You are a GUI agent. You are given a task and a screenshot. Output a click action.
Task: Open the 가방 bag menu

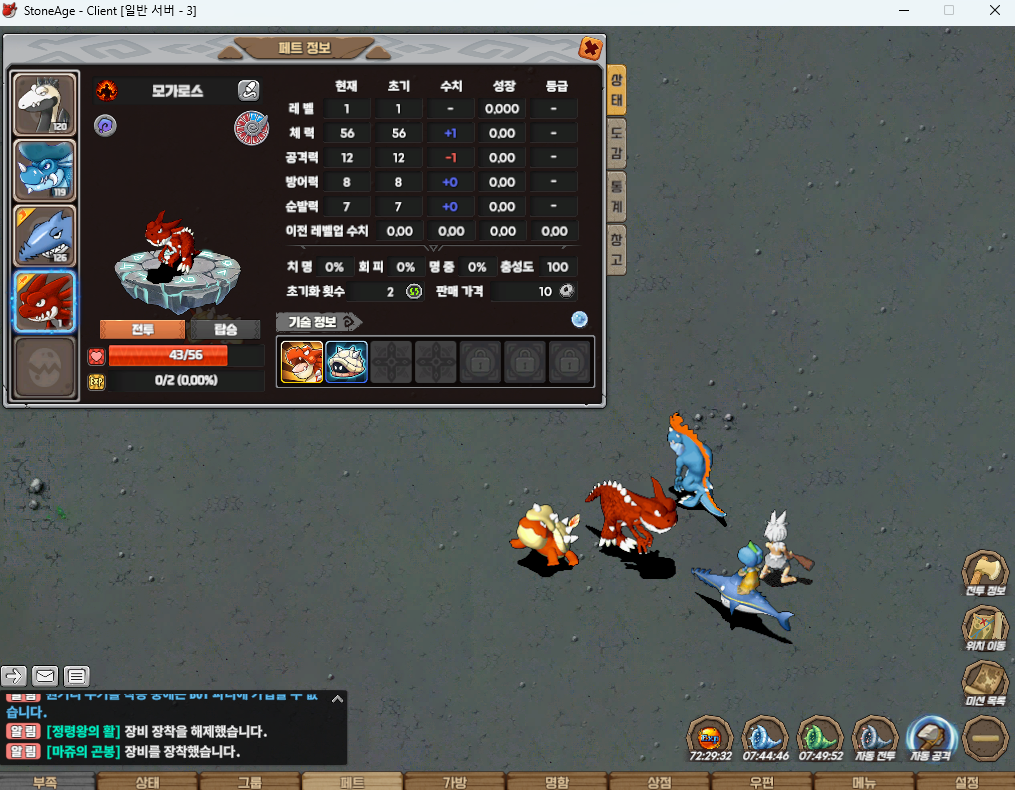coord(455,781)
